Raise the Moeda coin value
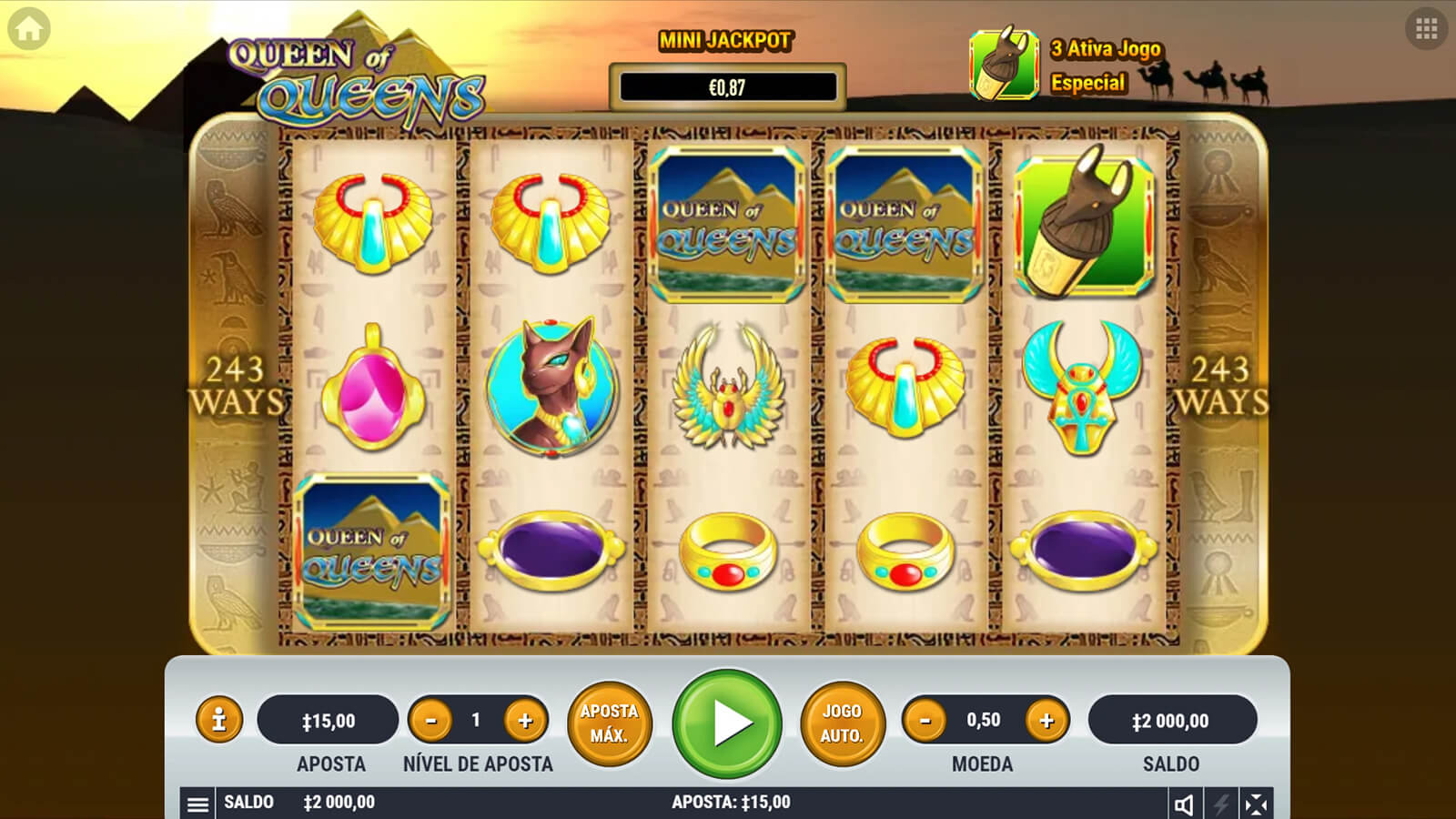The width and height of the screenshot is (1456, 819). point(1046,721)
